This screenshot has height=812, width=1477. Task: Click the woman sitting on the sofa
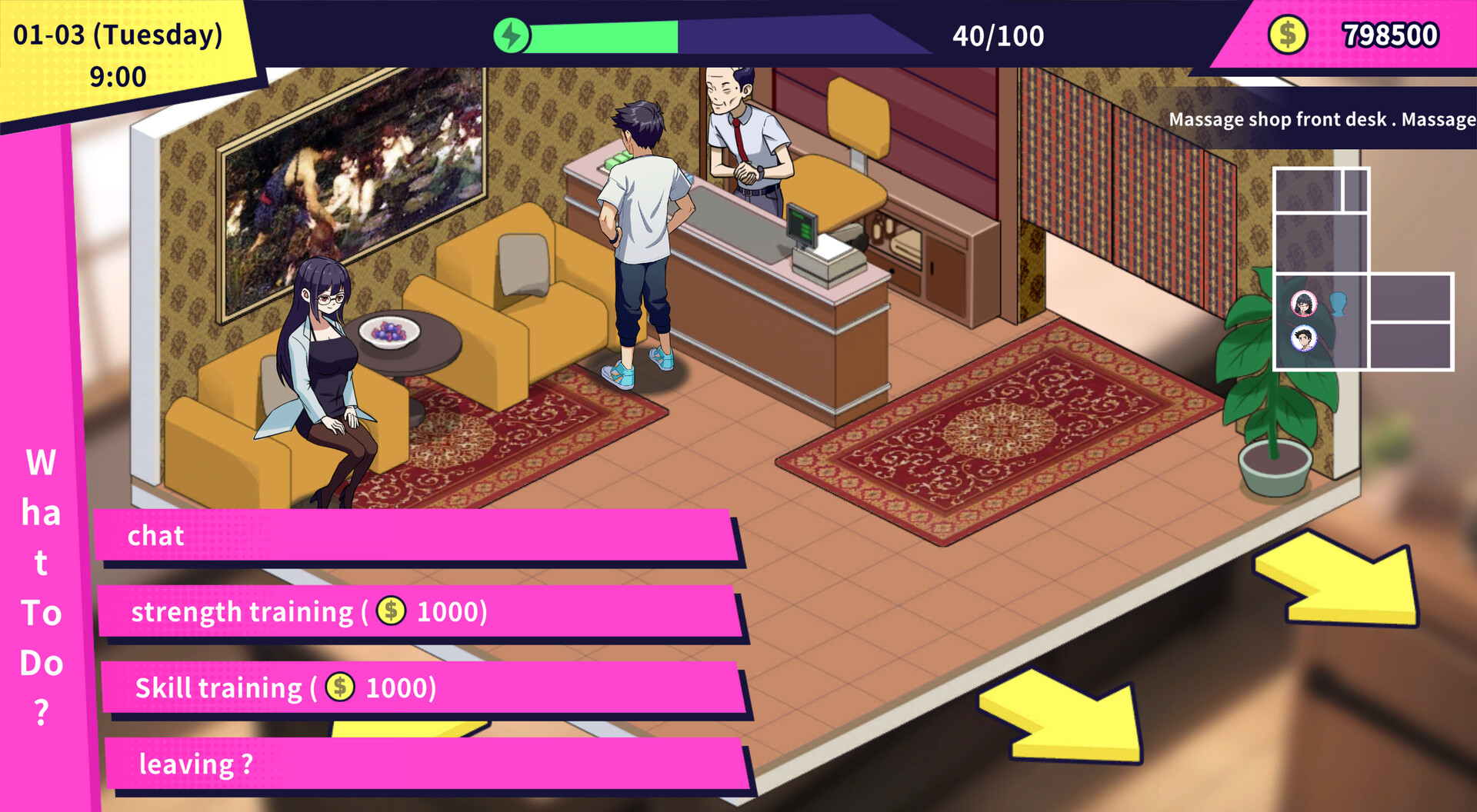pos(323,369)
